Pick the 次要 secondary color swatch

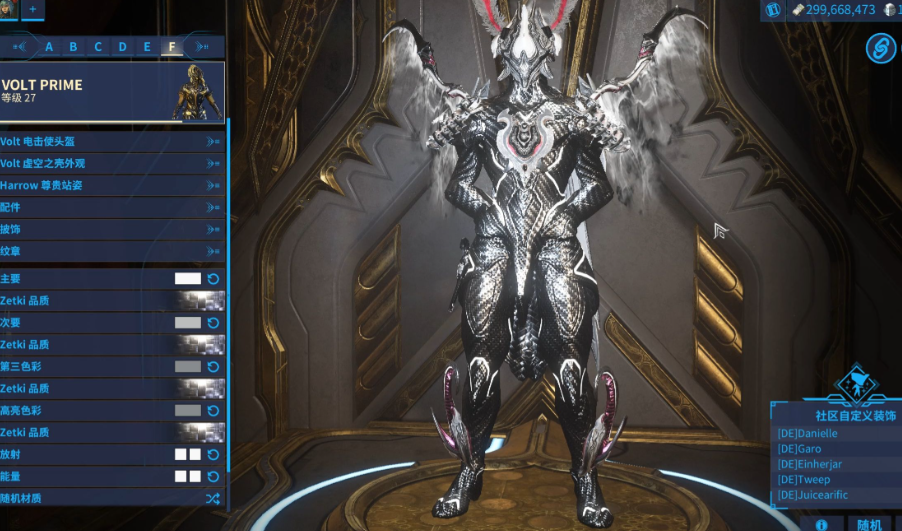click(x=188, y=323)
